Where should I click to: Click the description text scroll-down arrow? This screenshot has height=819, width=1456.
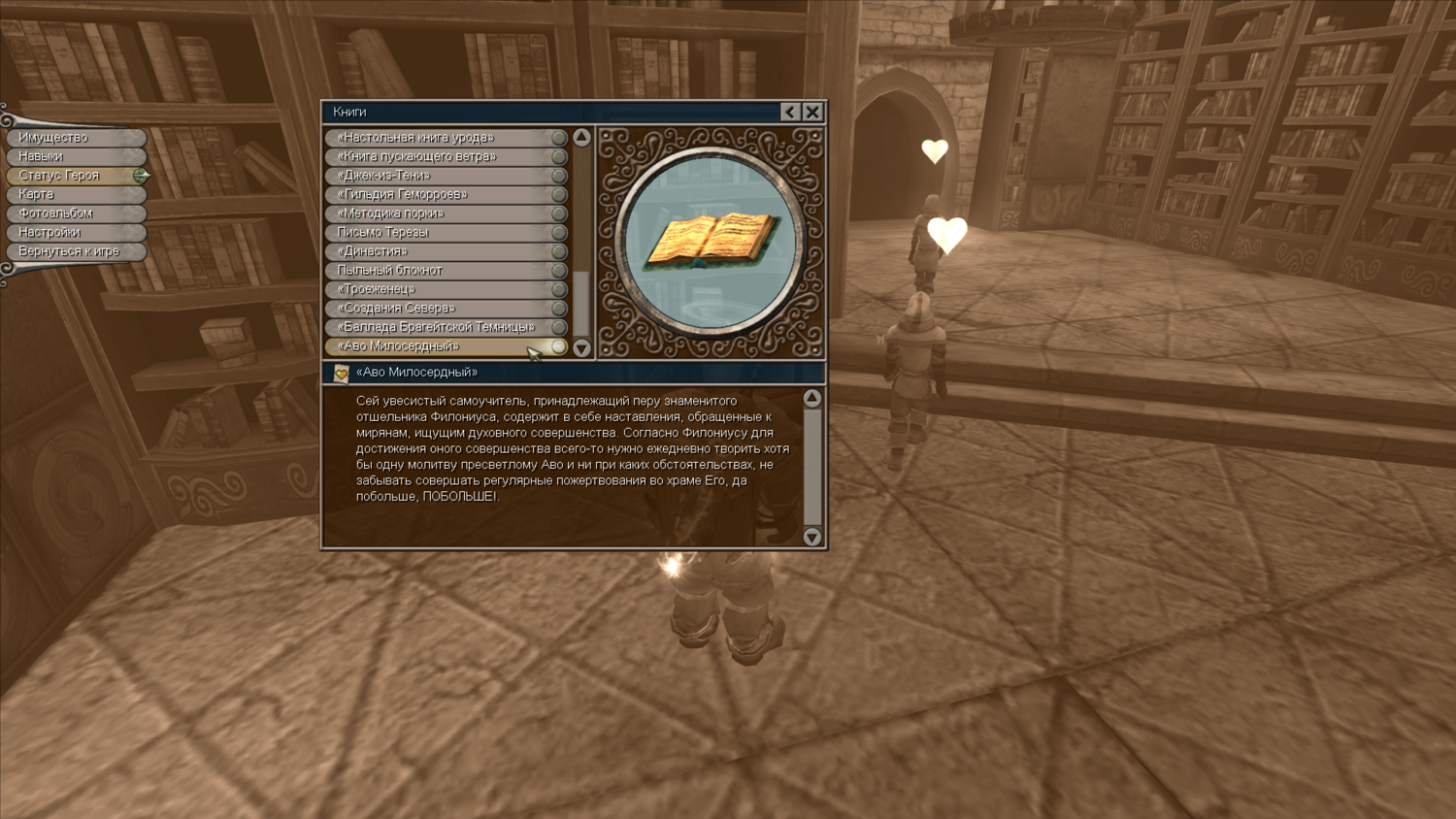point(812,537)
